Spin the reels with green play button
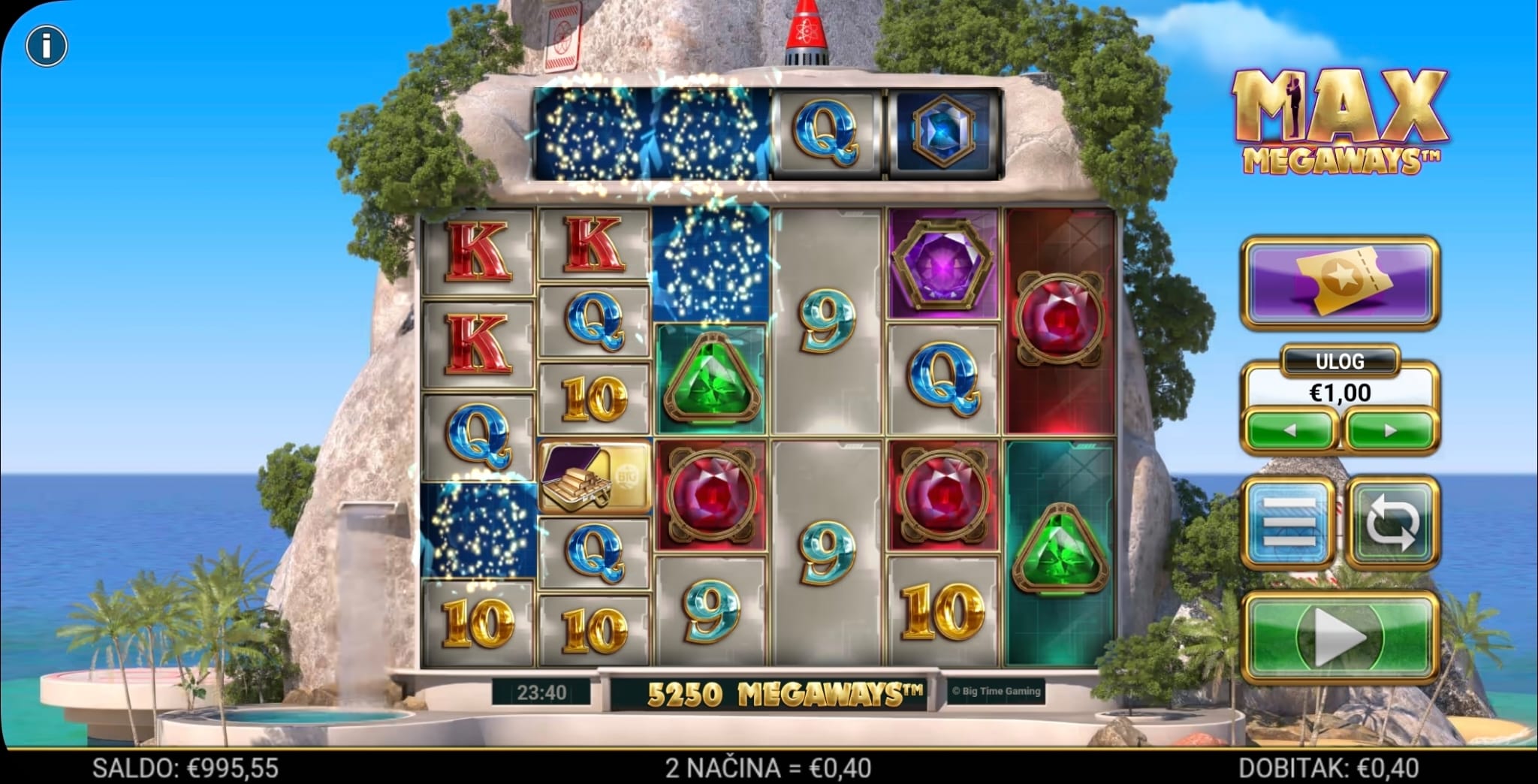Screen dimensions: 1538x784 click(x=1340, y=637)
